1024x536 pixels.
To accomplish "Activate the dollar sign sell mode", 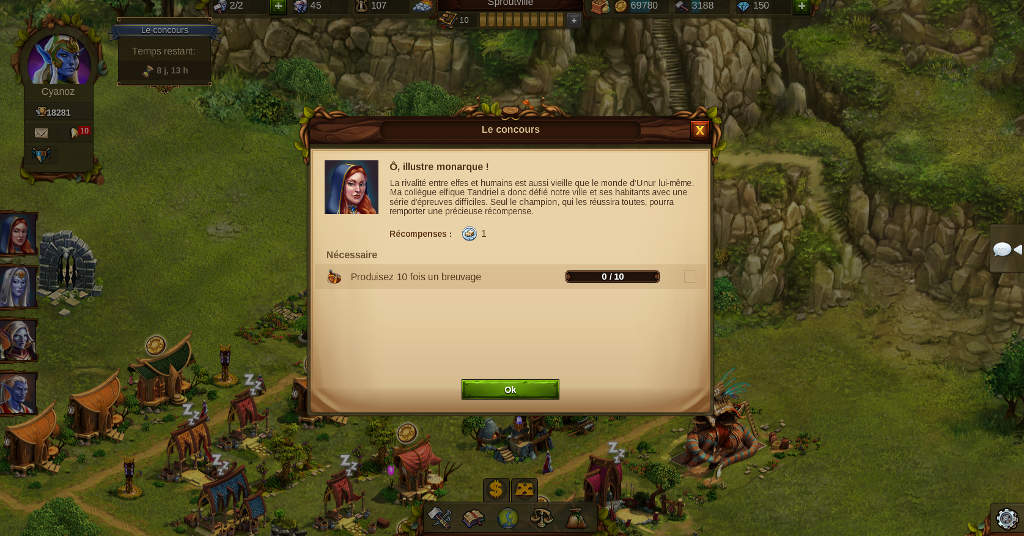I will 495,489.
